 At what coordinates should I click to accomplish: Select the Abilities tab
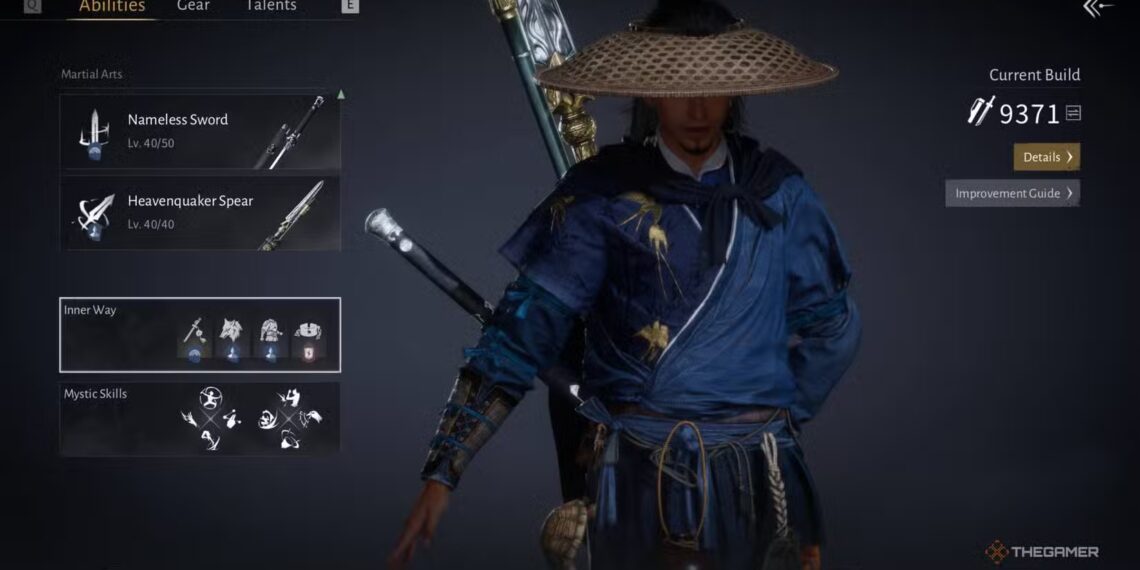[x=112, y=6]
